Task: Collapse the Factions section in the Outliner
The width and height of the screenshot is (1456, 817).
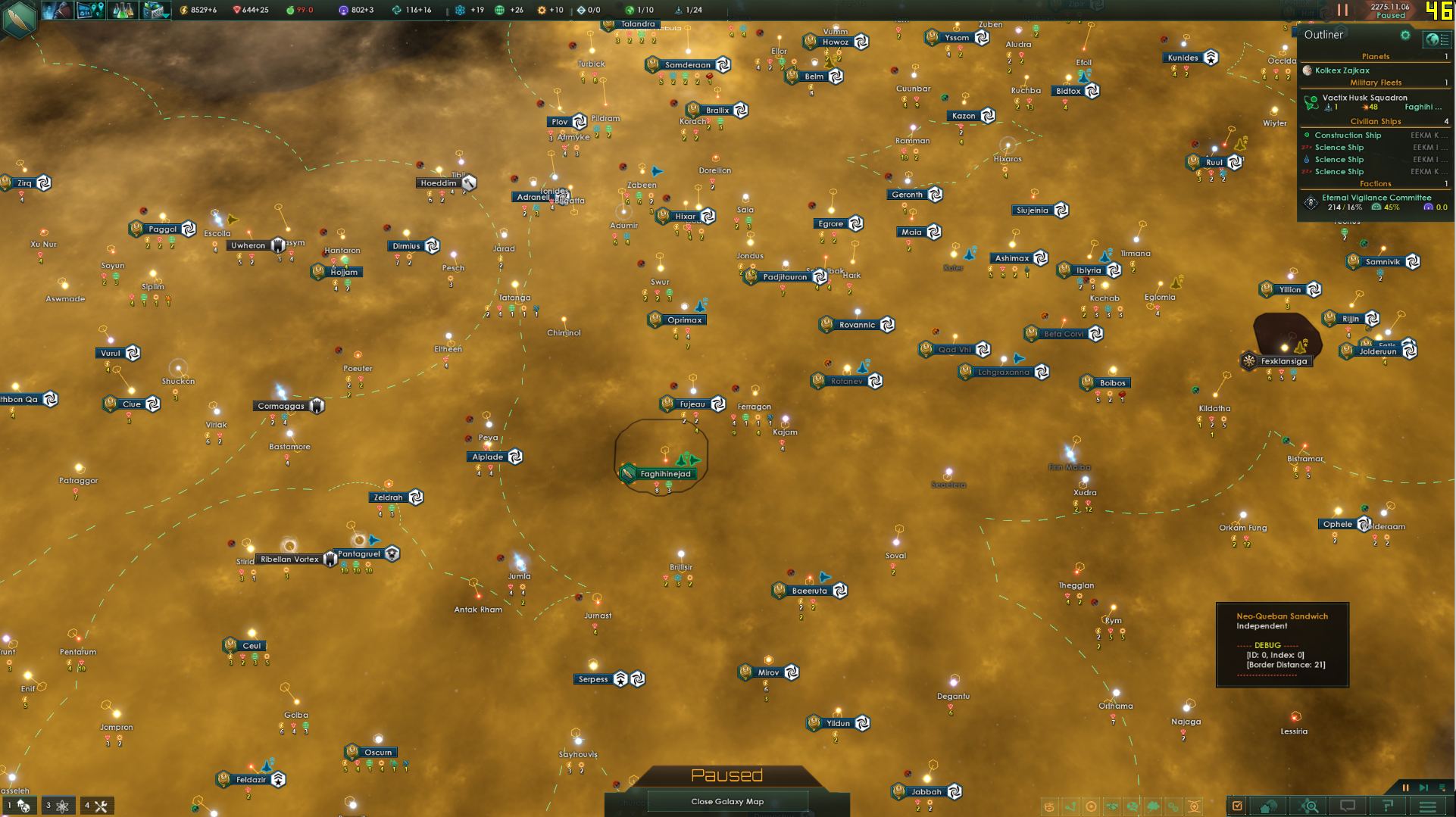Action: [x=1375, y=183]
